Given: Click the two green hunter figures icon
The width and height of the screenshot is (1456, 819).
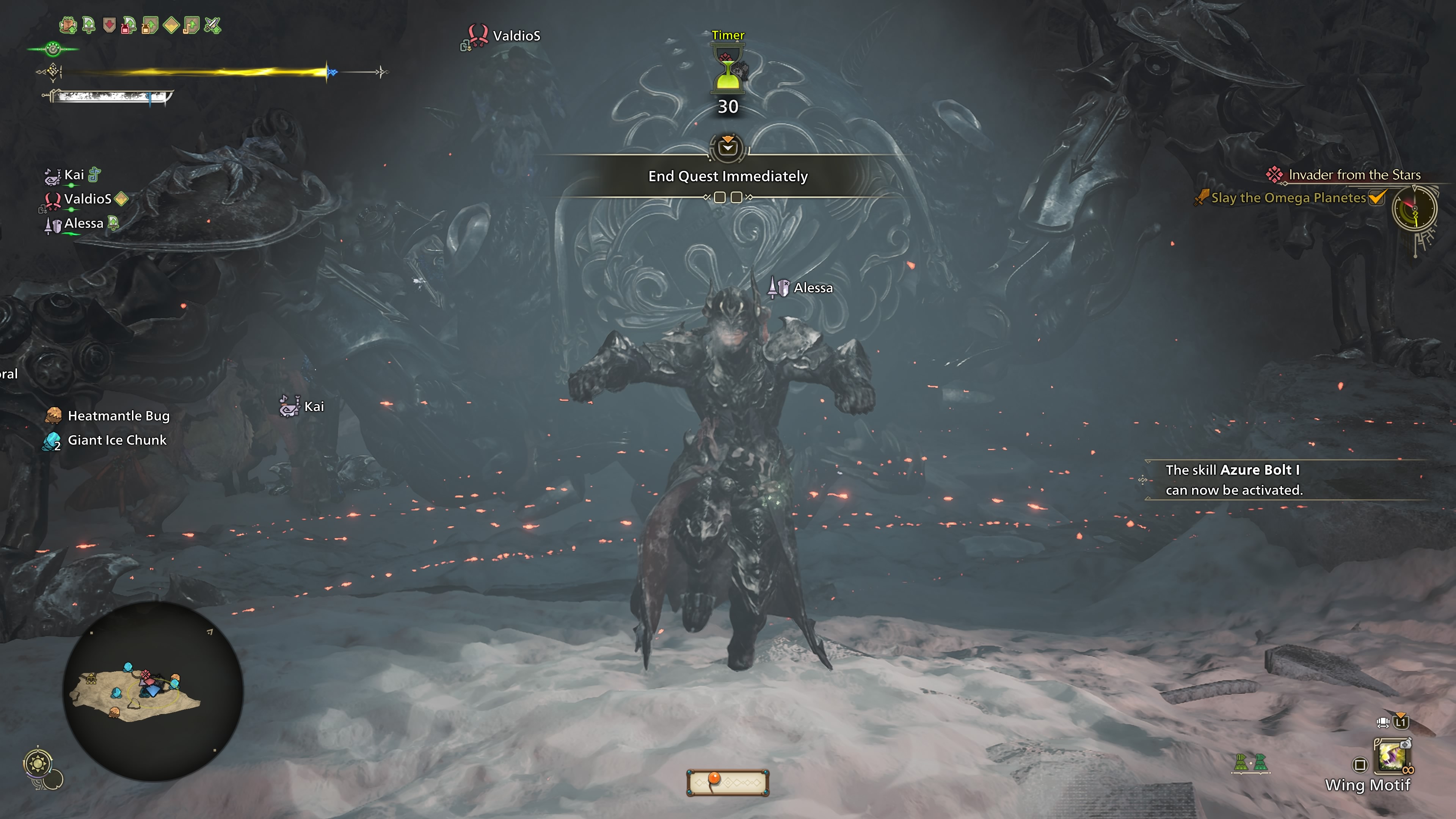Looking at the screenshot, I should tap(1250, 763).
